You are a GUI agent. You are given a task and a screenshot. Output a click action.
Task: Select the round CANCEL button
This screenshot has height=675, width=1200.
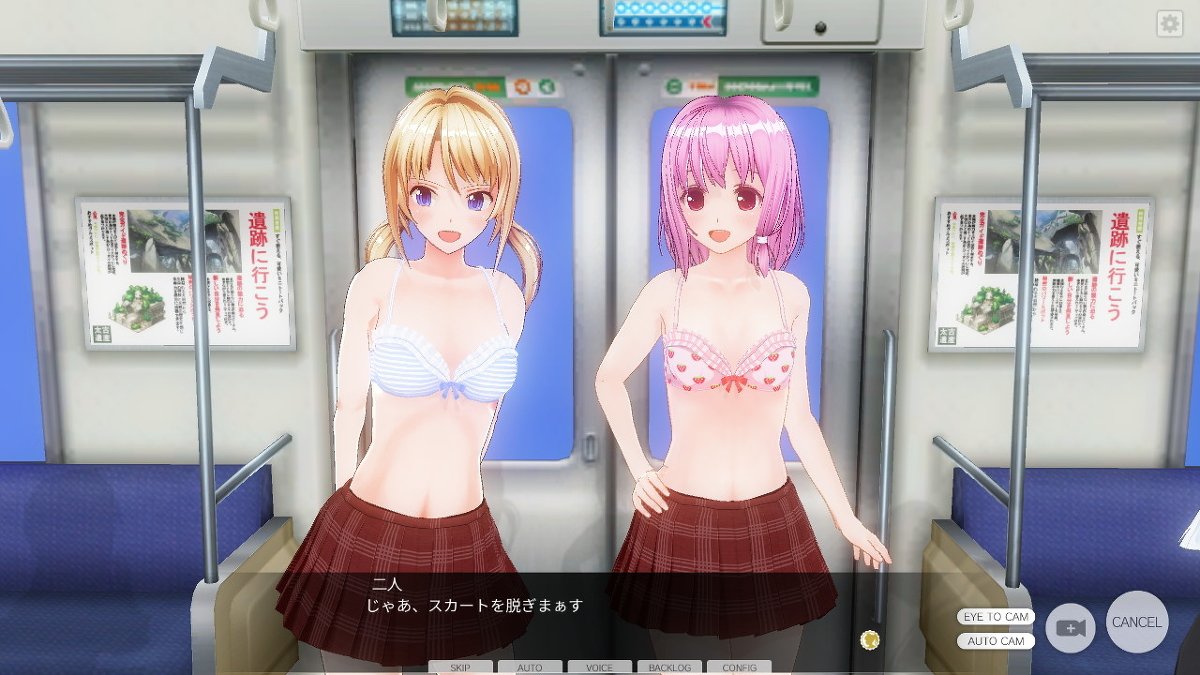[1137, 622]
